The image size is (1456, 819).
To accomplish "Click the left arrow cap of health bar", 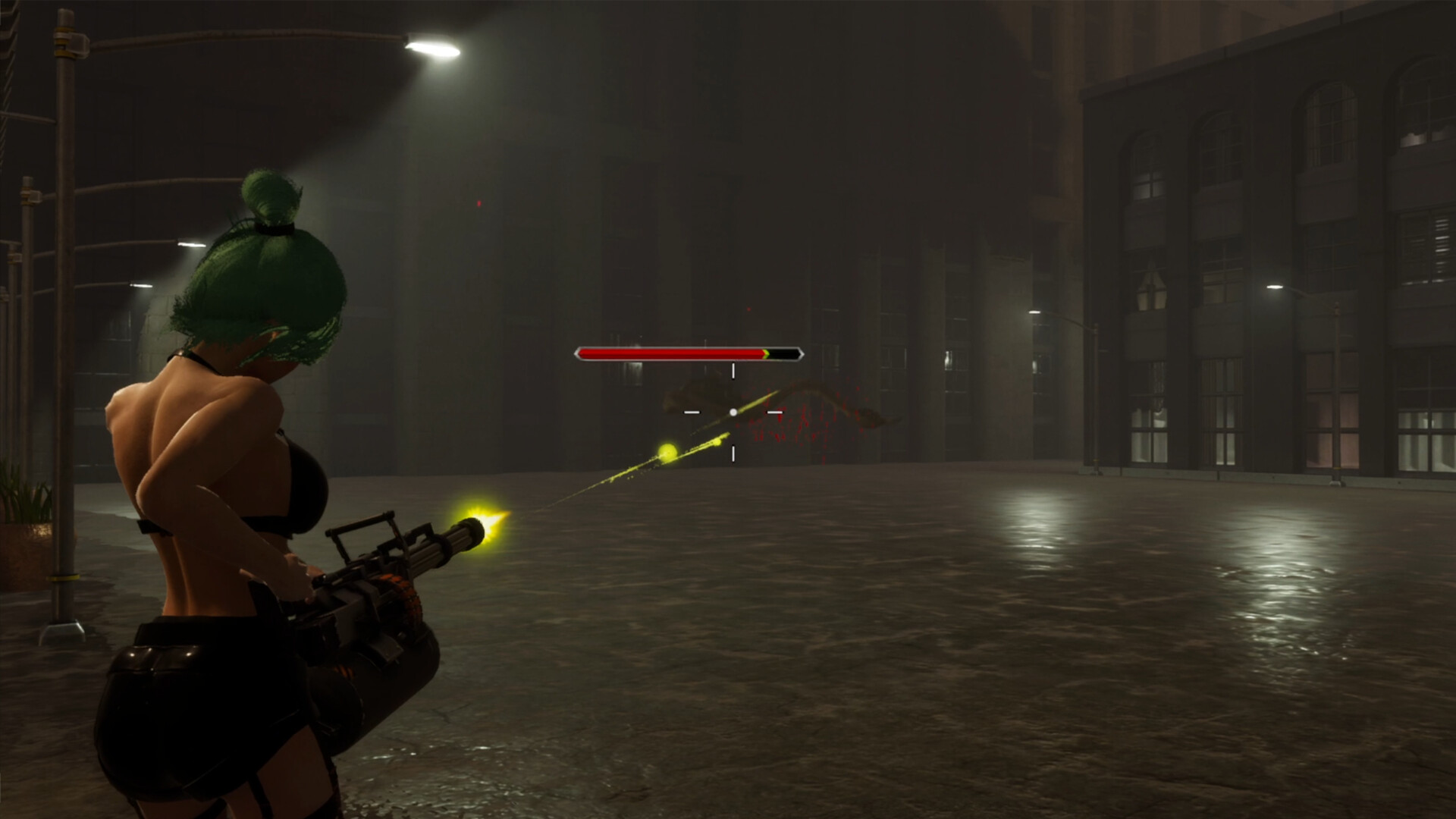I will (x=577, y=353).
